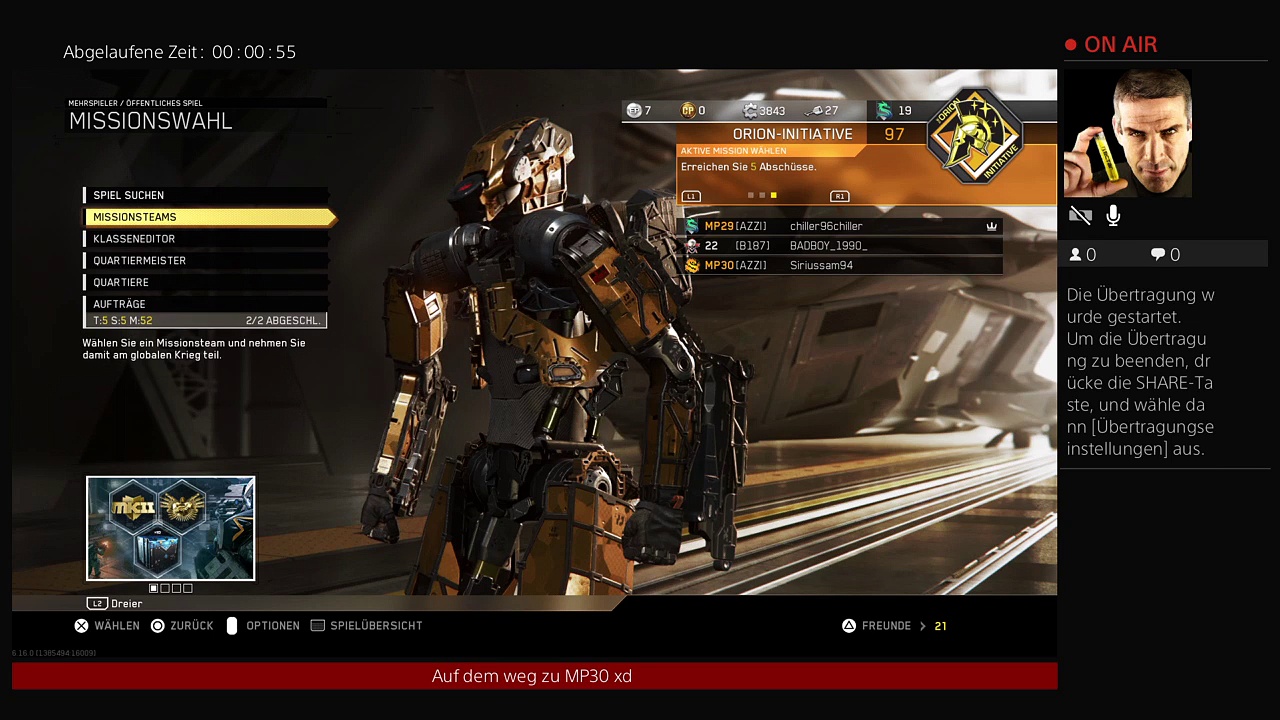The height and width of the screenshot is (720, 1280).
Task: Choose Quartiermeister from the menu
Action: click(x=139, y=261)
